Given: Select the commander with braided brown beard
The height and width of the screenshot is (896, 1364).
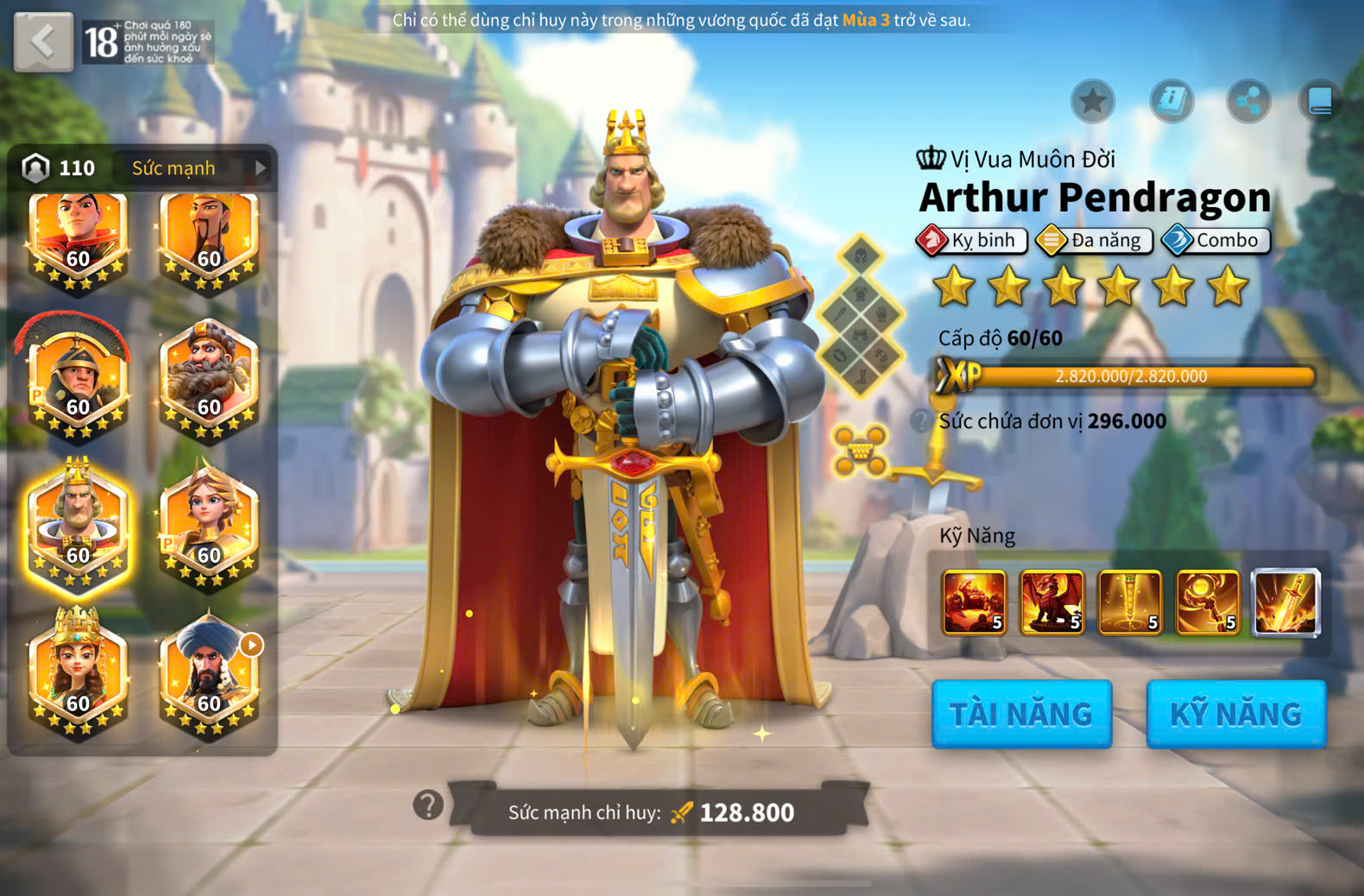Looking at the screenshot, I should (209, 380).
